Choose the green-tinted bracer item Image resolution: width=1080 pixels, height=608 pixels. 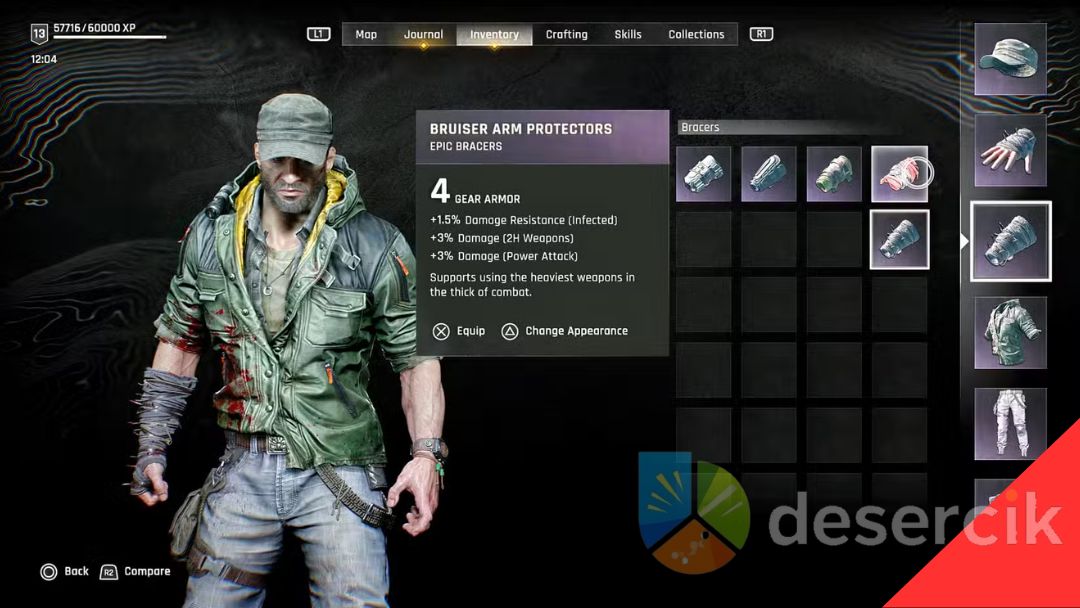coord(834,174)
